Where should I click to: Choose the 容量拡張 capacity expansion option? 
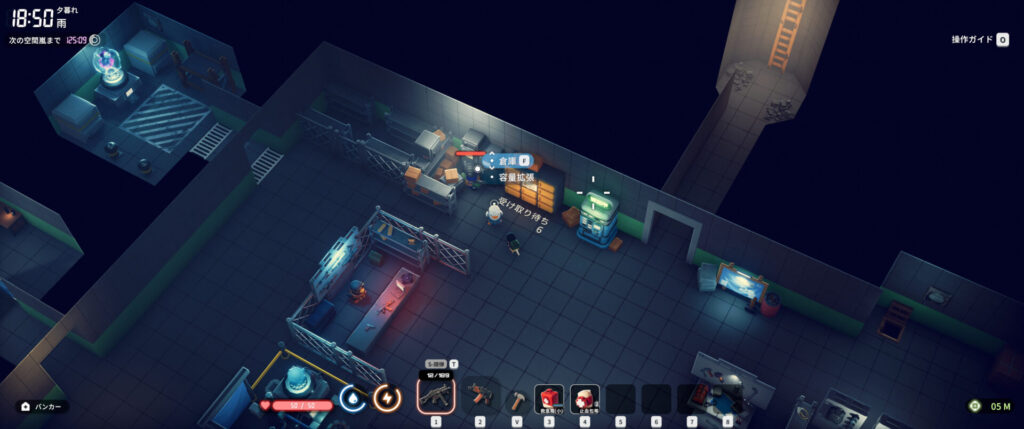tap(515, 177)
